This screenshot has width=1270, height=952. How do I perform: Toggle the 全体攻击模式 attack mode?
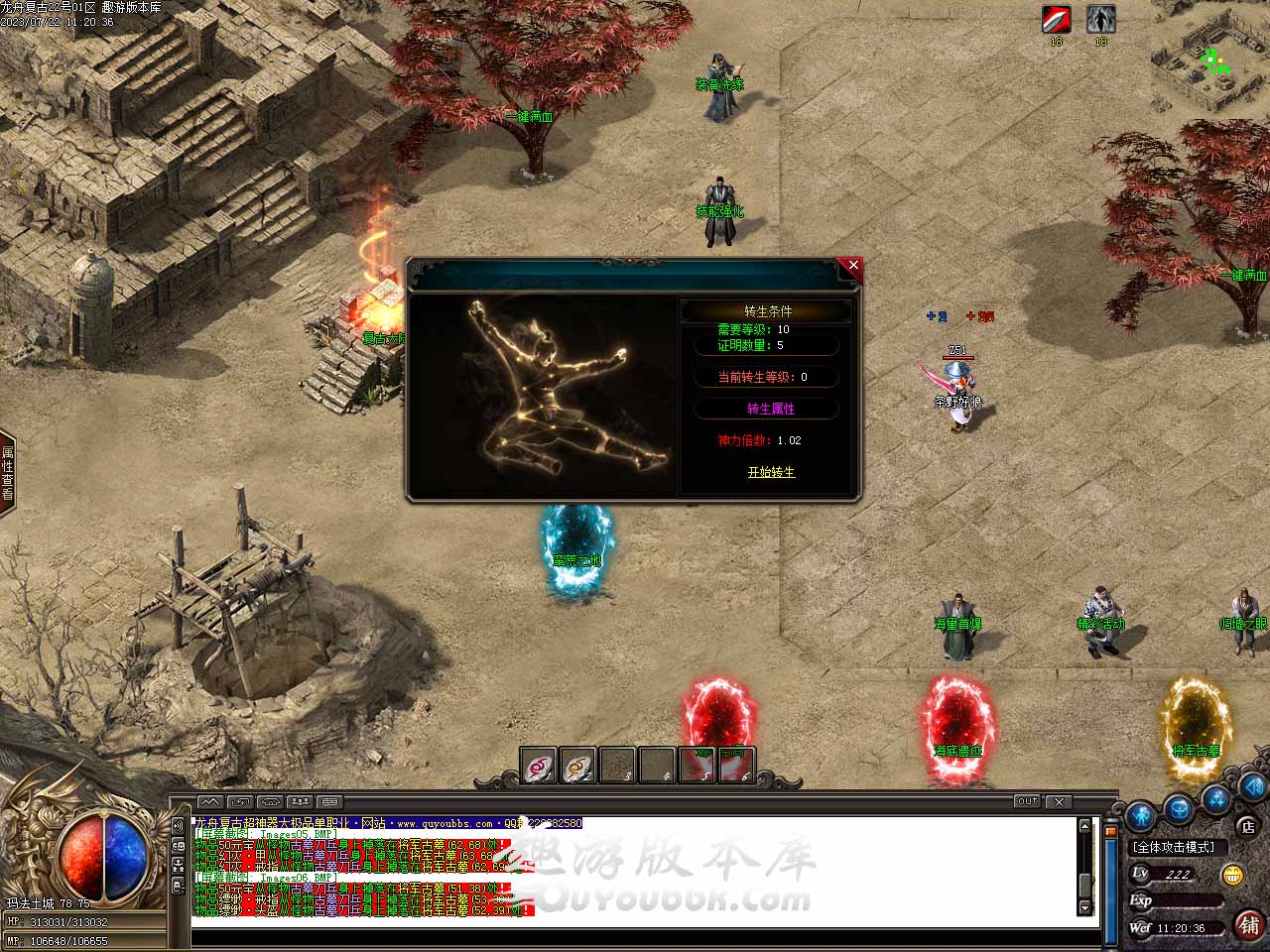click(x=1175, y=847)
